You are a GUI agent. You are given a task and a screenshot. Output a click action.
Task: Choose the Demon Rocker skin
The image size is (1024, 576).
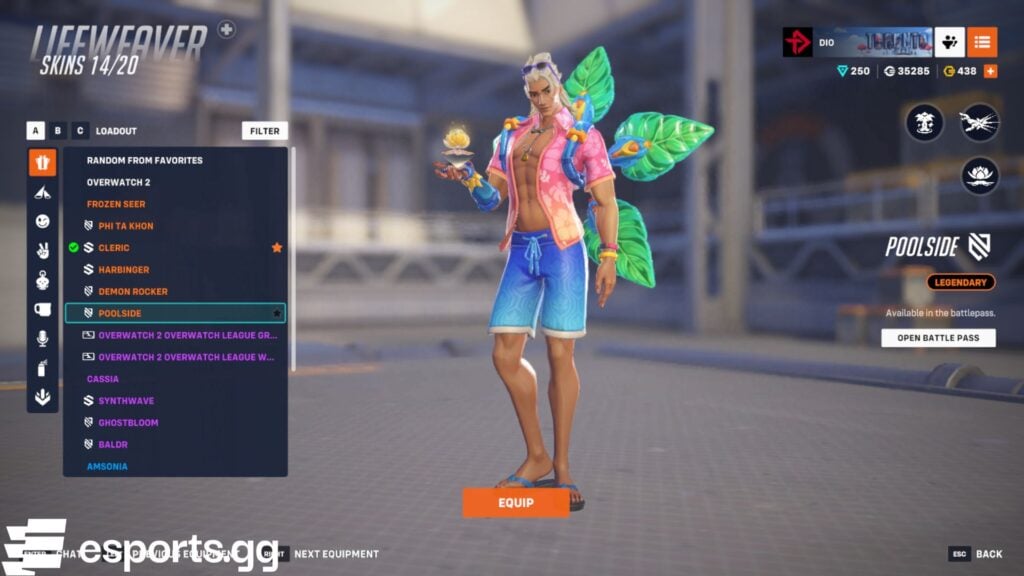[x=132, y=292]
